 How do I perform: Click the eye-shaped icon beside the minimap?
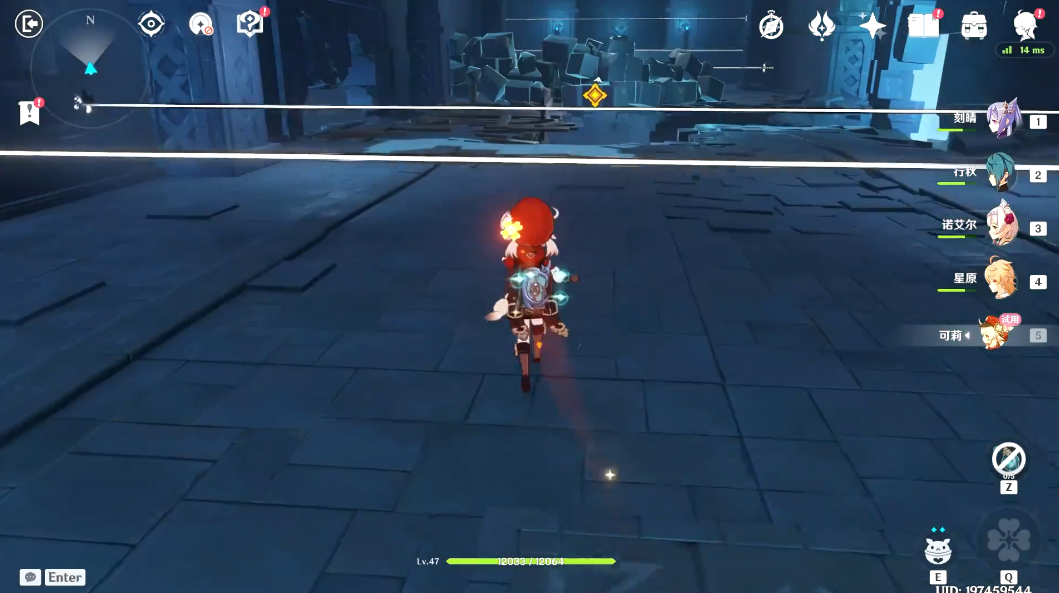tap(151, 24)
